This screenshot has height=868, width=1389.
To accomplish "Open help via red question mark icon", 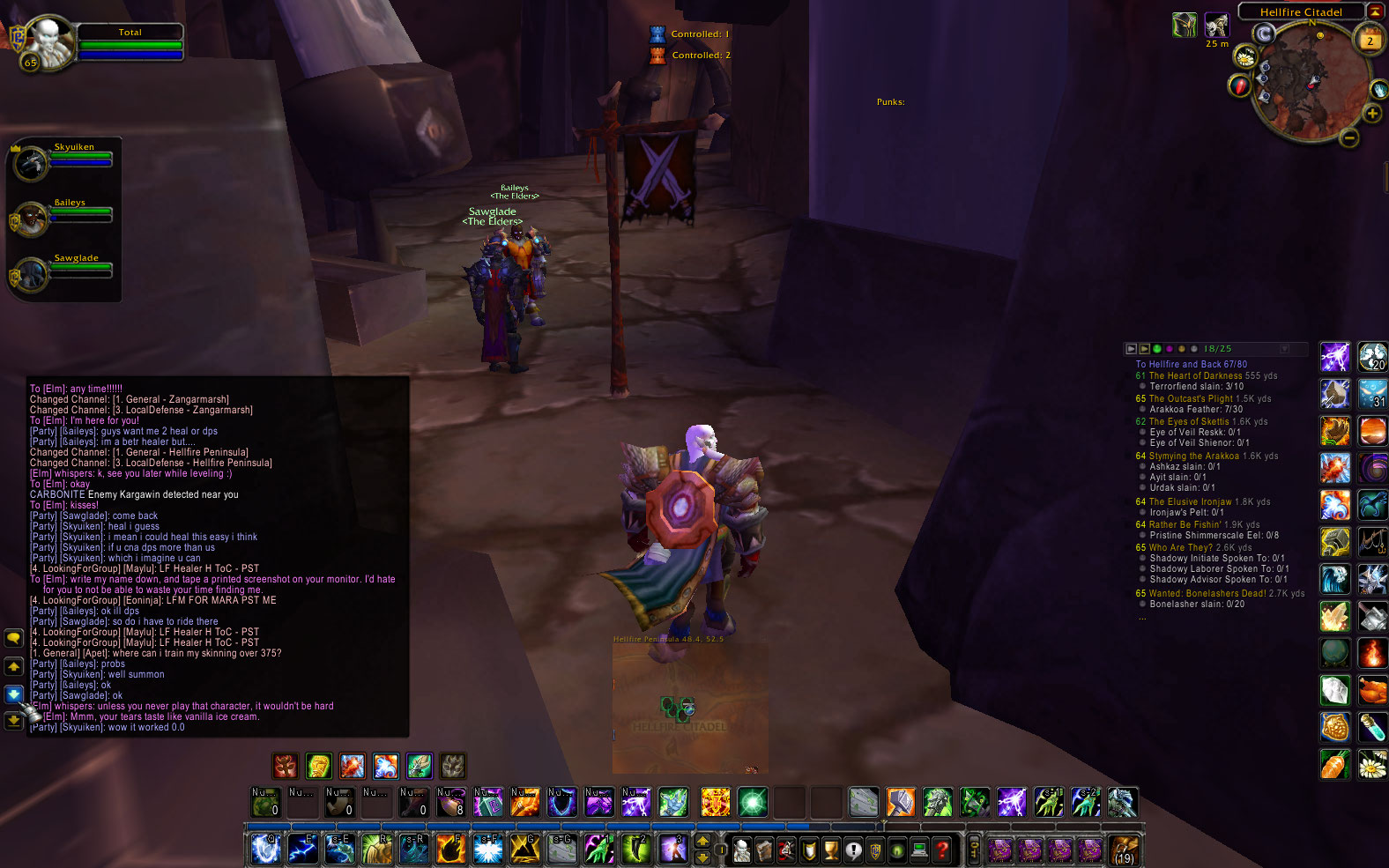I will point(940,849).
